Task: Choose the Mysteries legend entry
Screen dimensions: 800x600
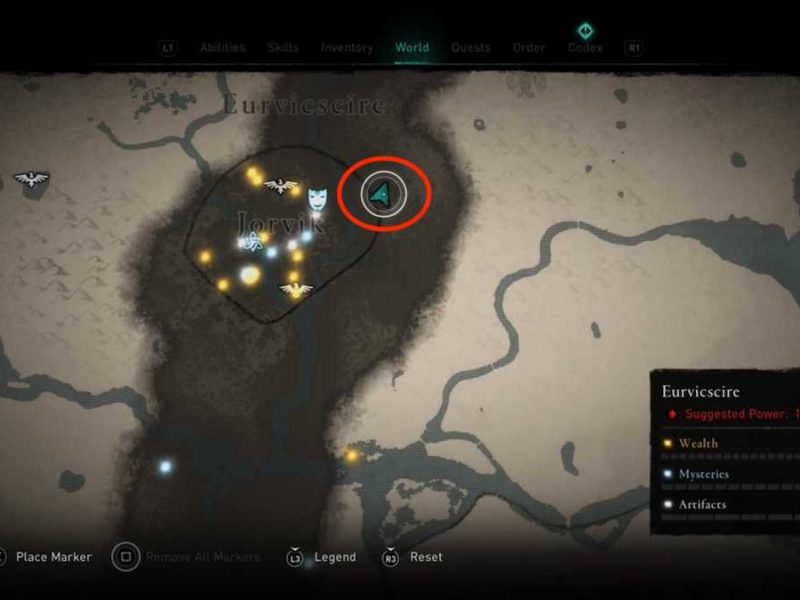Action: point(703,474)
